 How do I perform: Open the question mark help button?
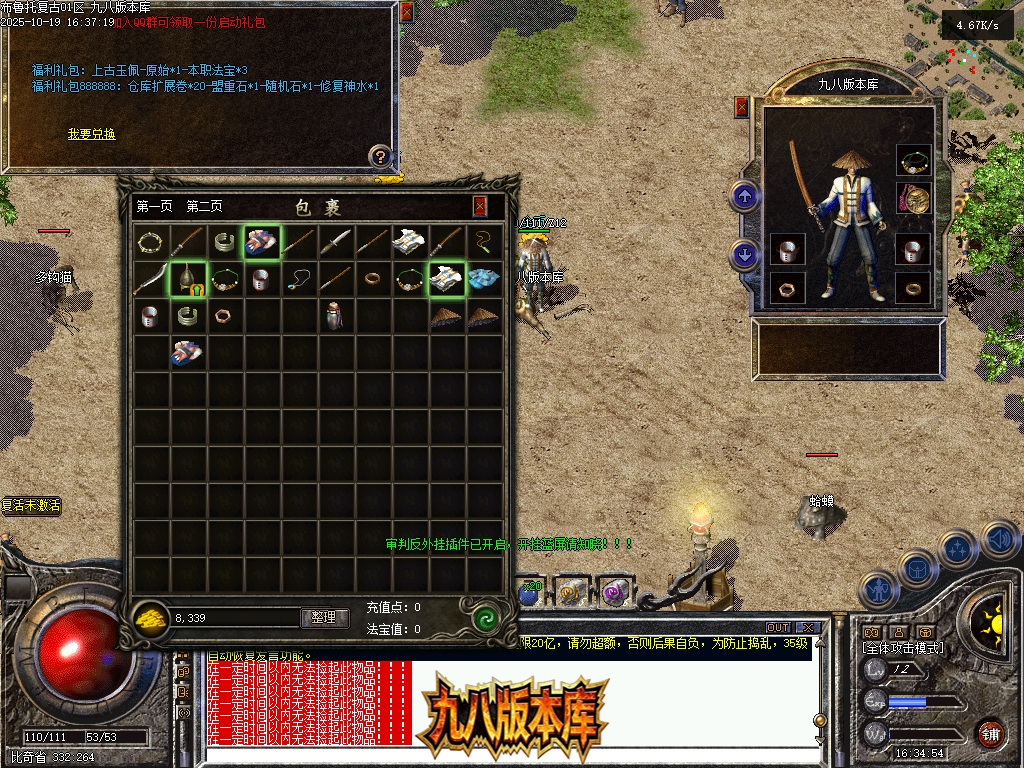pos(380,156)
